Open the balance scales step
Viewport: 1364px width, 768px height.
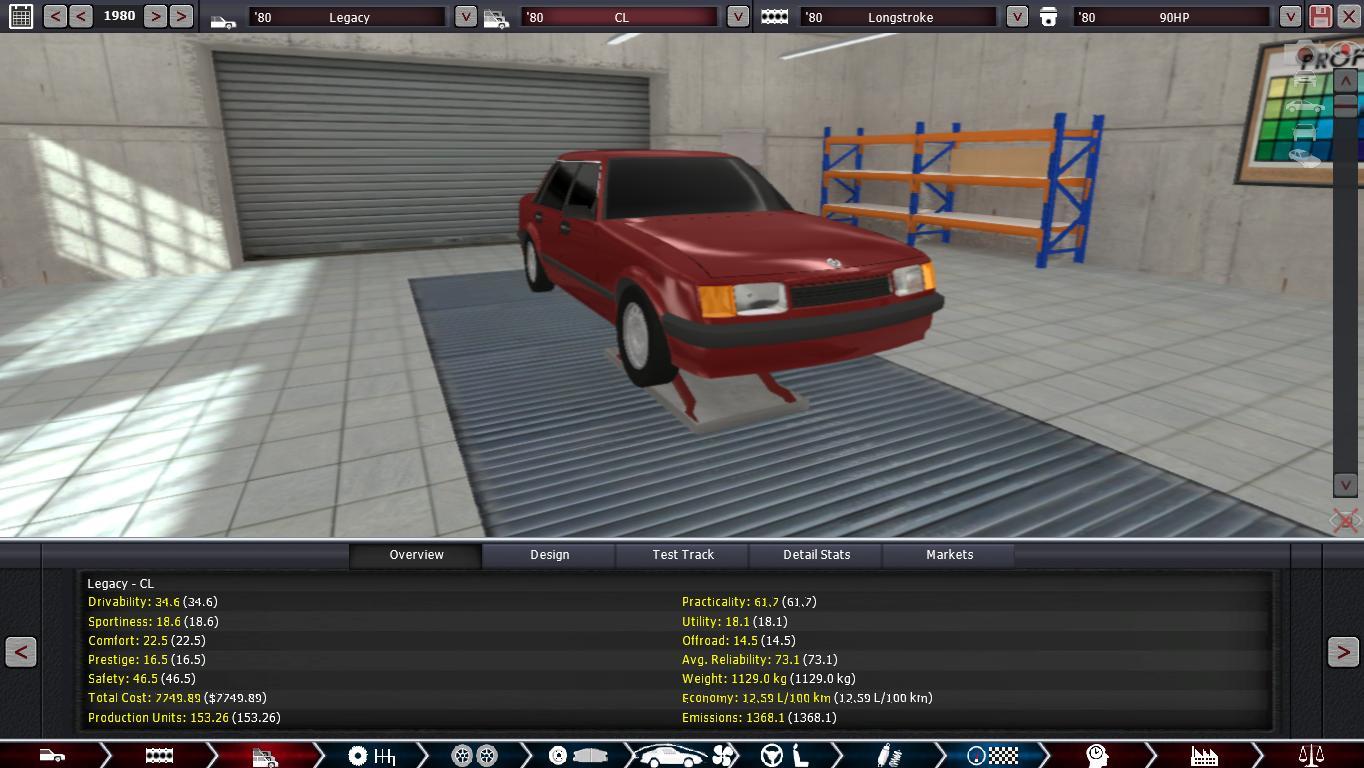1310,756
